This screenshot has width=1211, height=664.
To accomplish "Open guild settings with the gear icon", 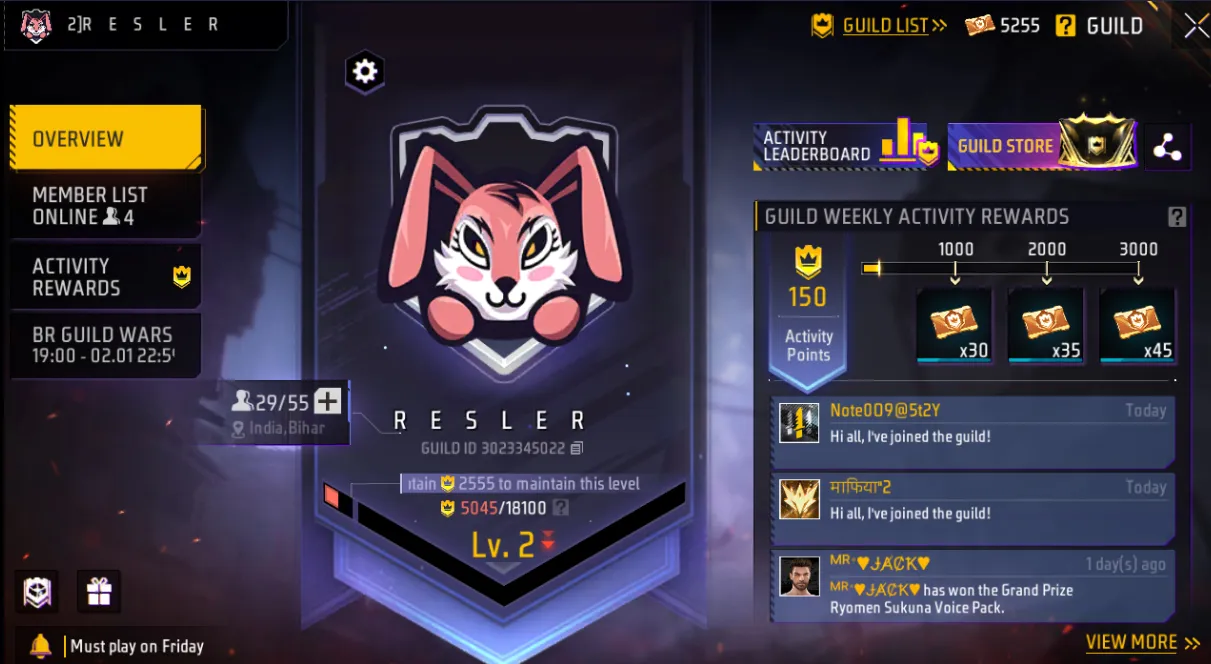I will pyautogui.click(x=365, y=71).
